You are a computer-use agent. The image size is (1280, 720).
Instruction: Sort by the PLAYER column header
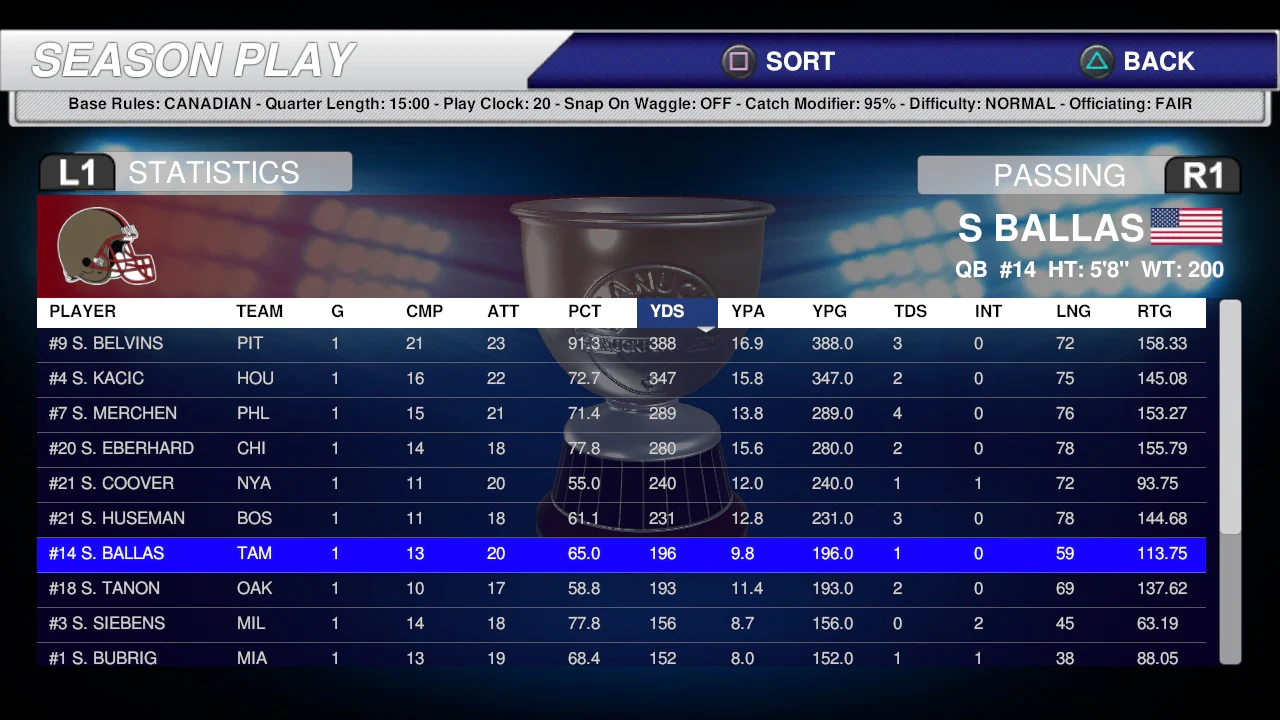point(82,312)
